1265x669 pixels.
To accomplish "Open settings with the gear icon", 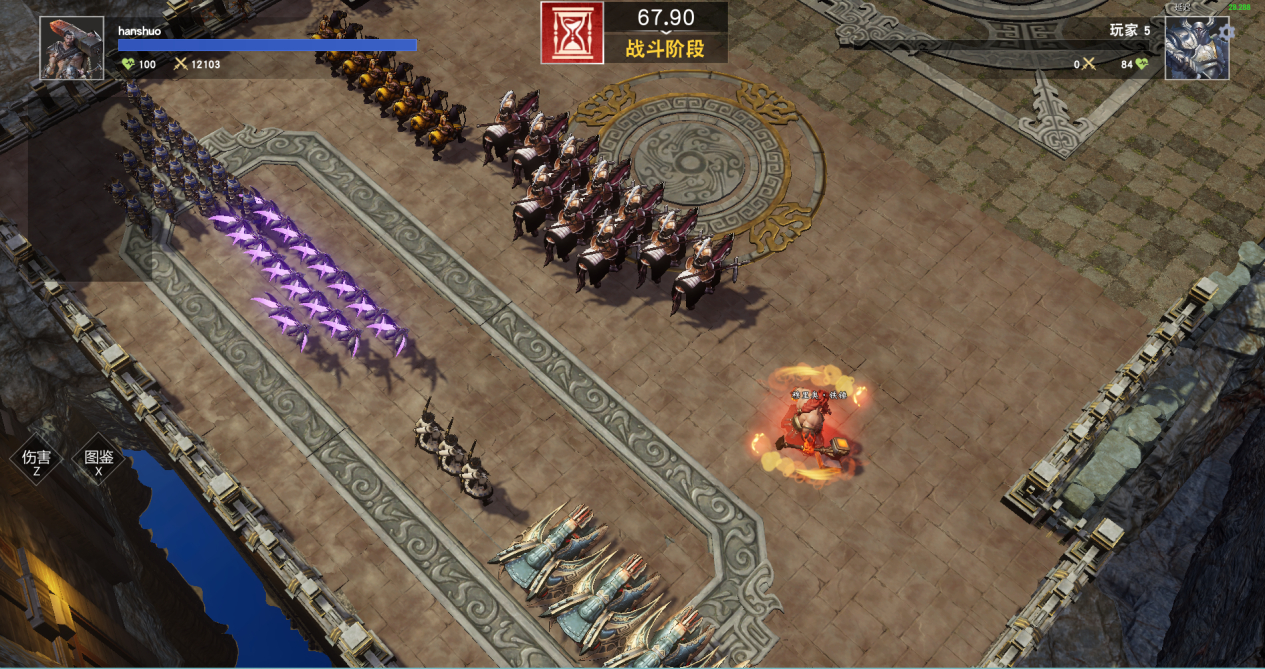I will 1229,31.
